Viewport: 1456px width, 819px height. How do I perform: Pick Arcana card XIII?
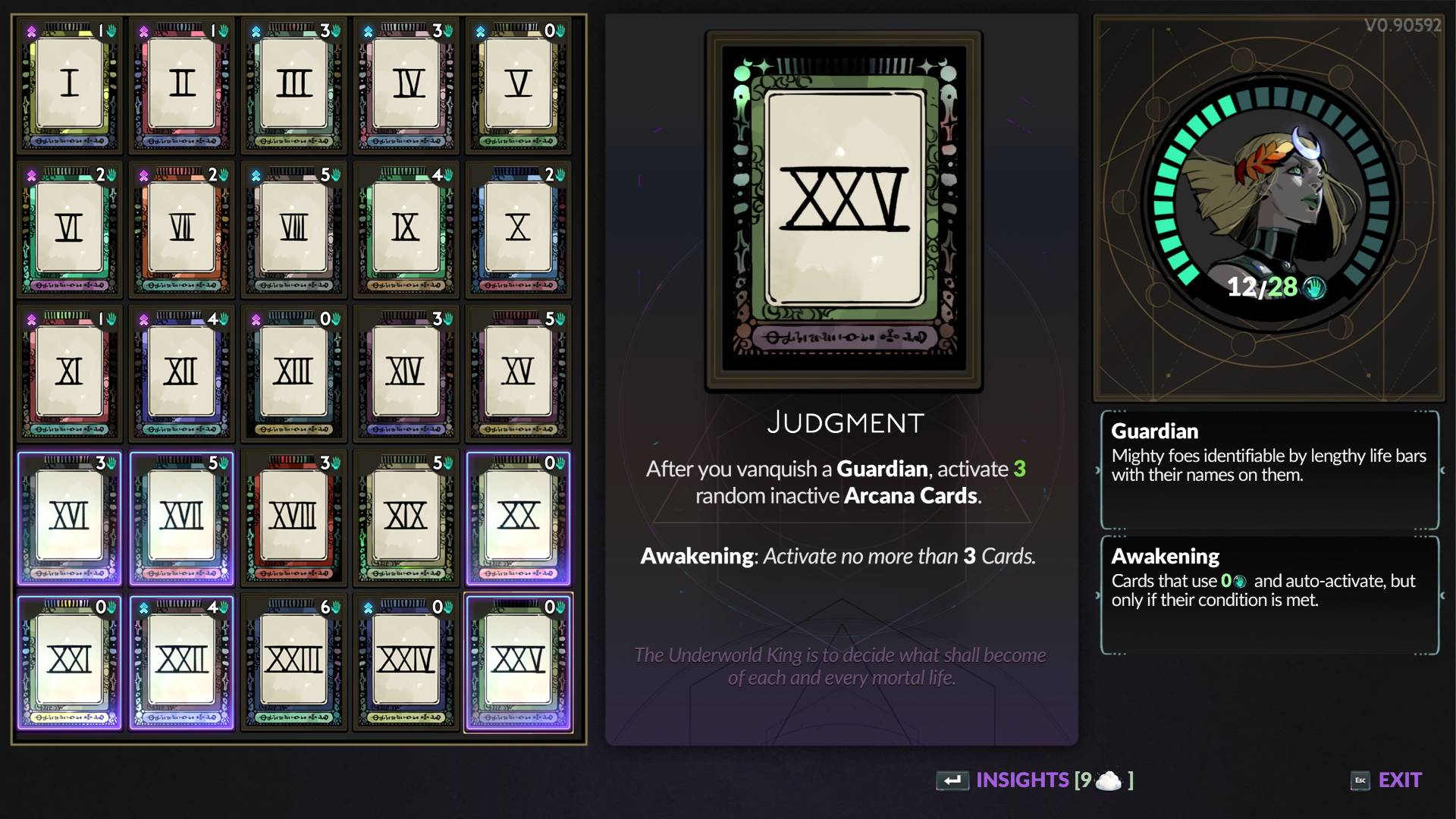click(x=294, y=373)
